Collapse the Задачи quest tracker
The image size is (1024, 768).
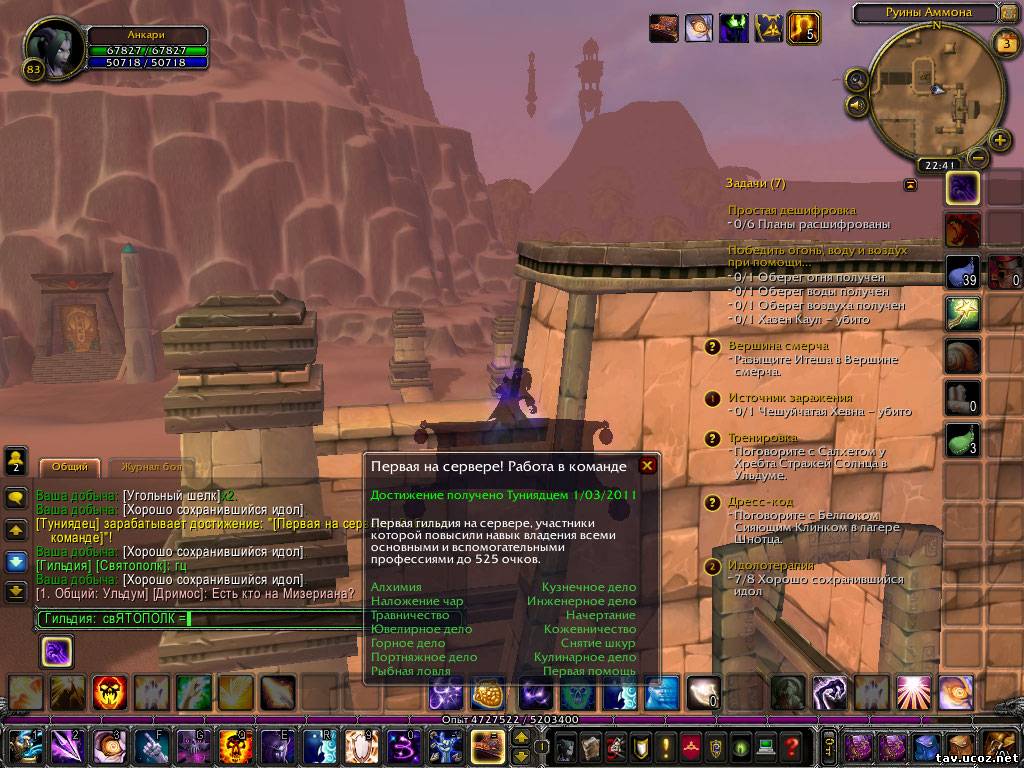[910, 184]
